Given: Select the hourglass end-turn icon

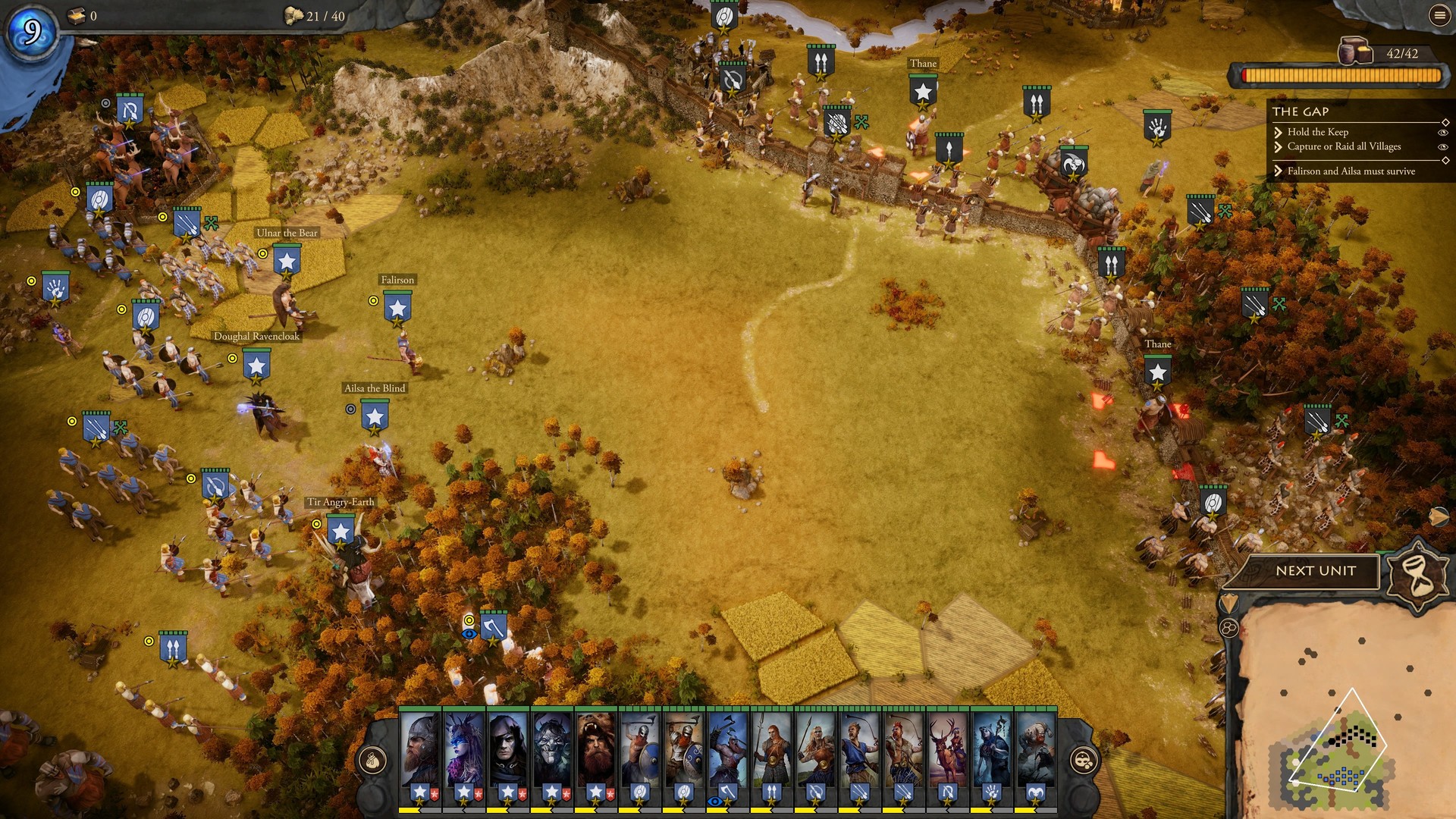Looking at the screenshot, I should (x=1417, y=574).
